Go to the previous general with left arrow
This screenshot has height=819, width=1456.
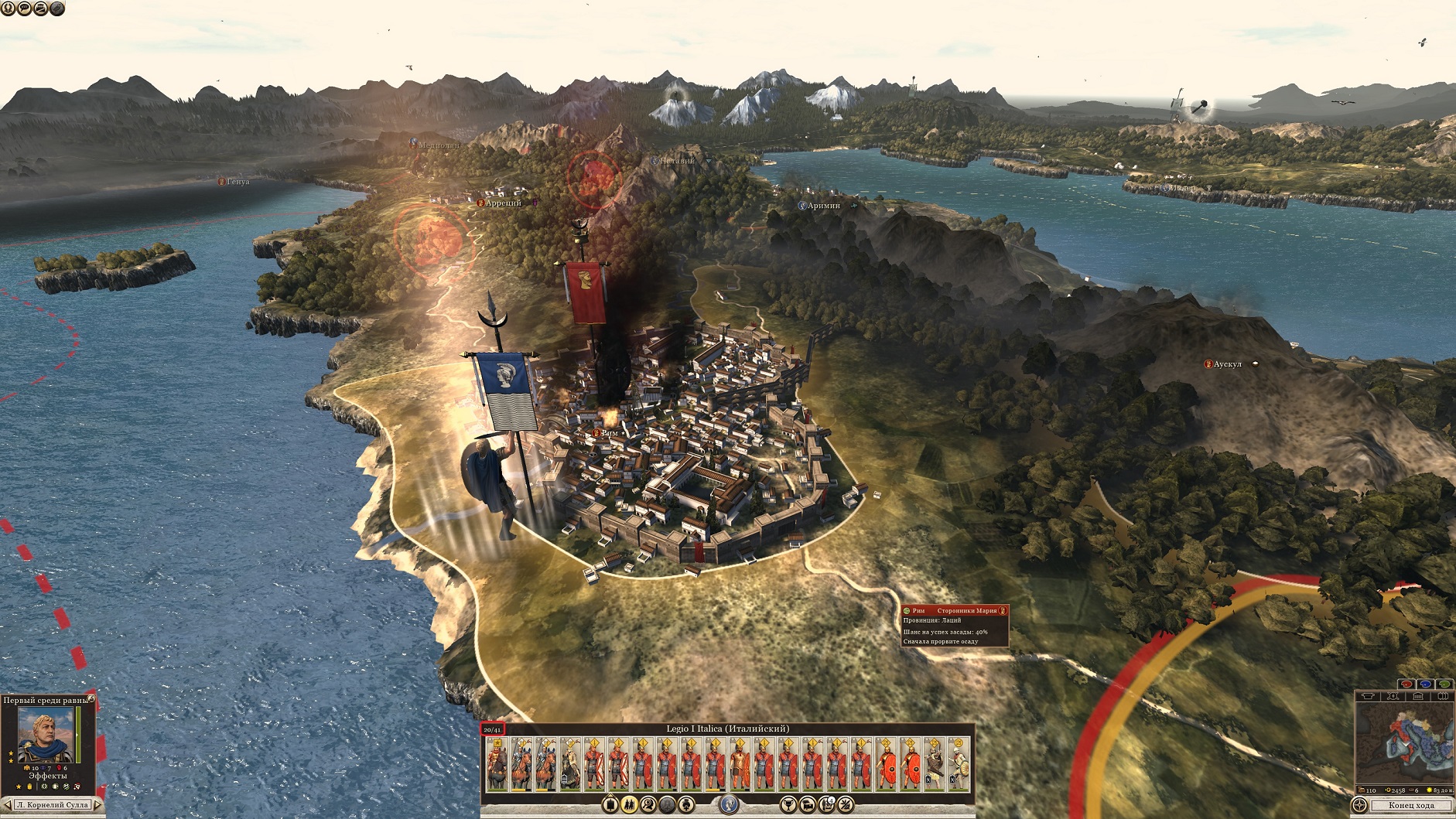tap(7, 805)
